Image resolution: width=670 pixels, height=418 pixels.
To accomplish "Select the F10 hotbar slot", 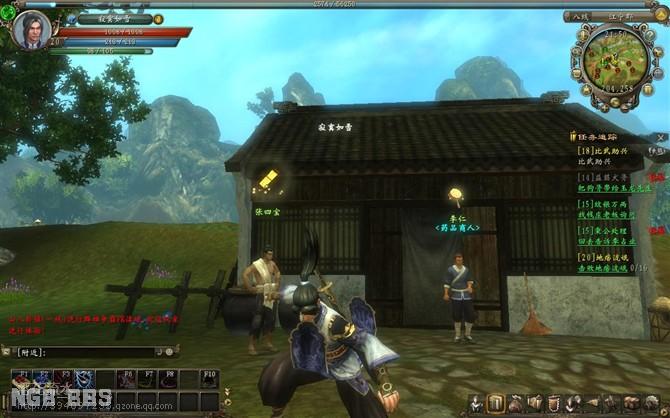I will (x=209, y=379).
